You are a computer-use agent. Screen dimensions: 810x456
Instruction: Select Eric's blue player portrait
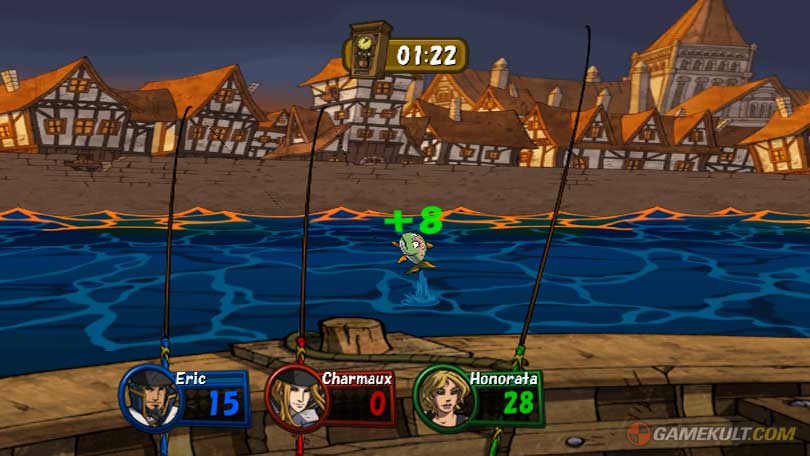pyautogui.click(x=150, y=396)
